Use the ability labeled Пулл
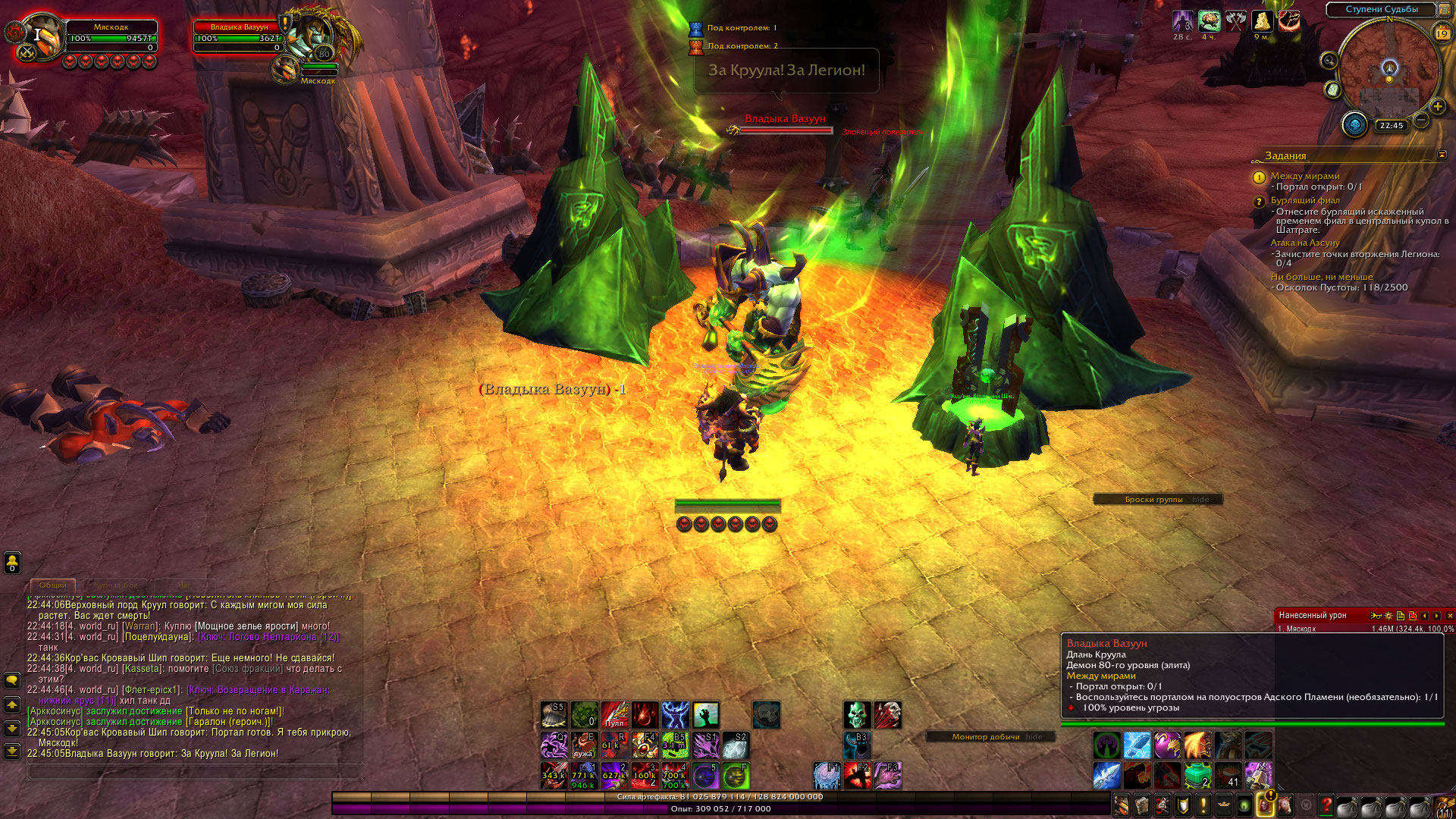Viewport: 1456px width, 819px height. (614, 714)
